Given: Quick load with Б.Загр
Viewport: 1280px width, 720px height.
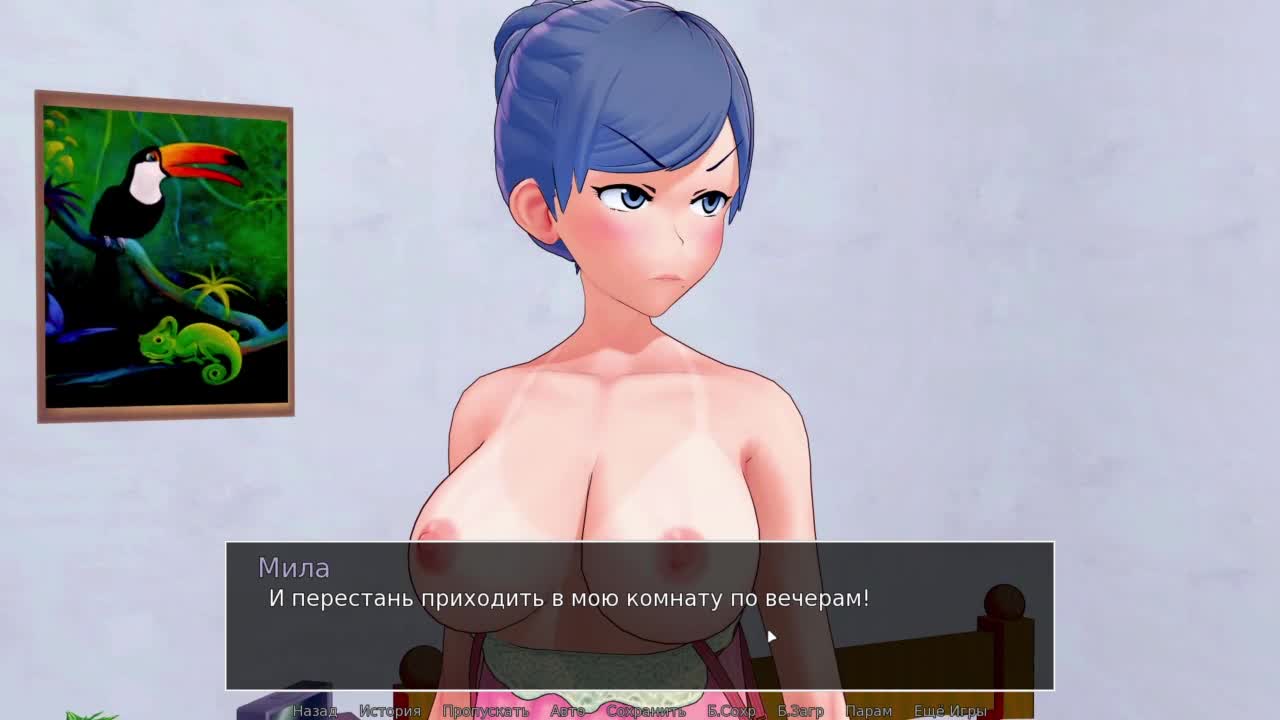Looking at the screenshot, I should coord(800,711).
